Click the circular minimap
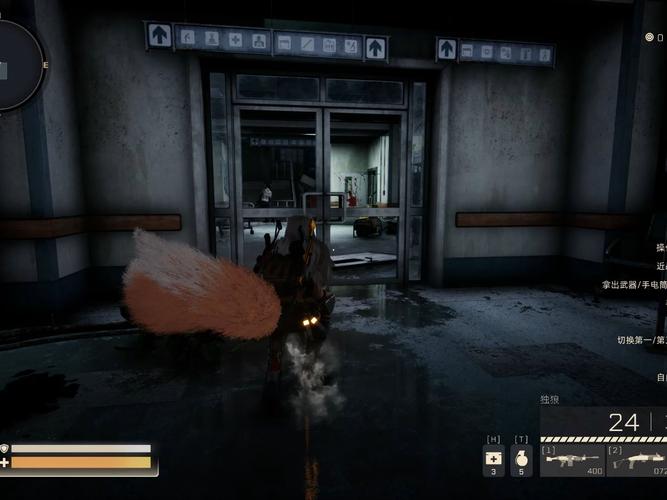The image size is (667, 500). coord(14,66)
